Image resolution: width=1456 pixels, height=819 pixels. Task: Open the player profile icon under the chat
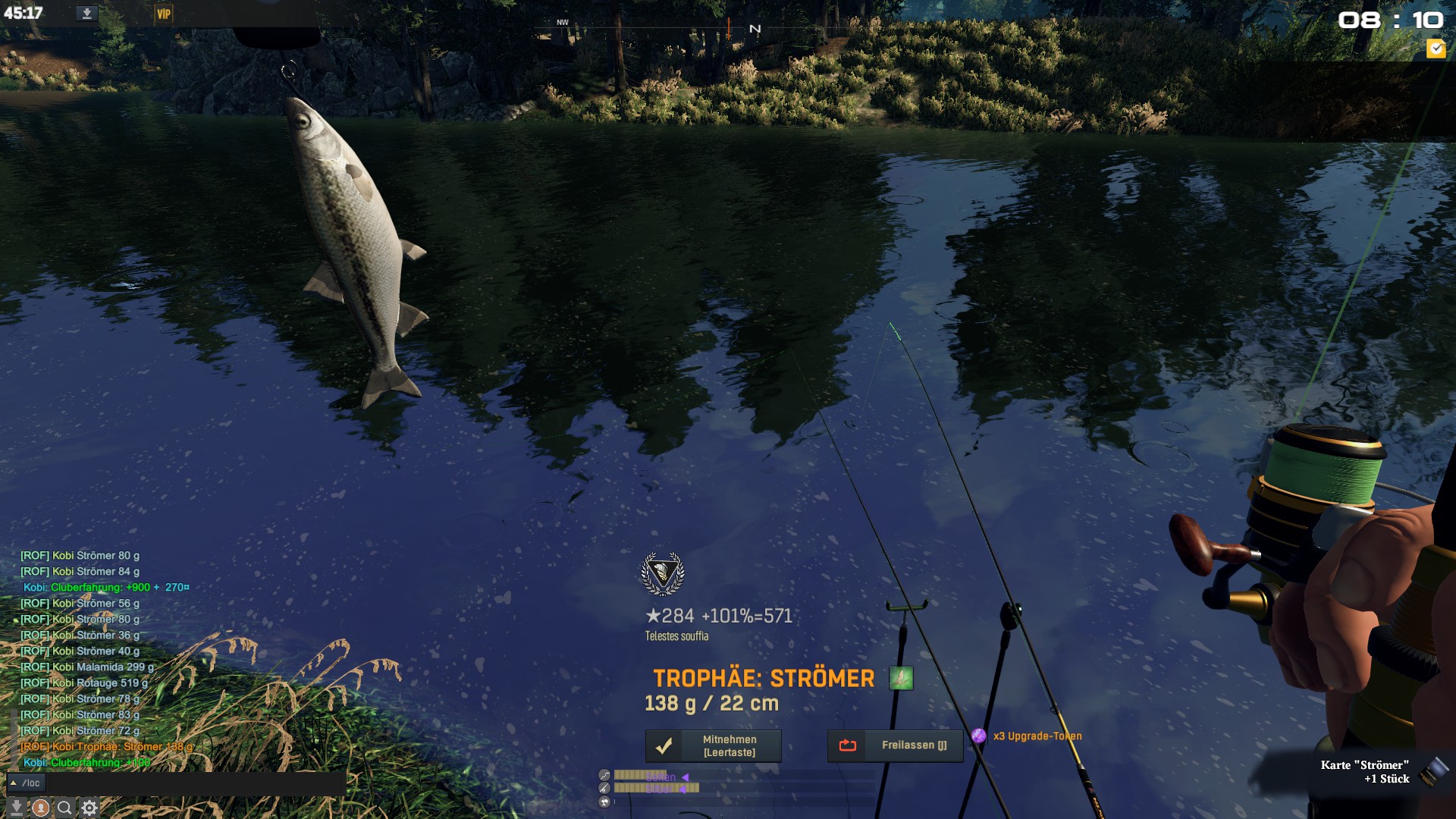[41, 808]
